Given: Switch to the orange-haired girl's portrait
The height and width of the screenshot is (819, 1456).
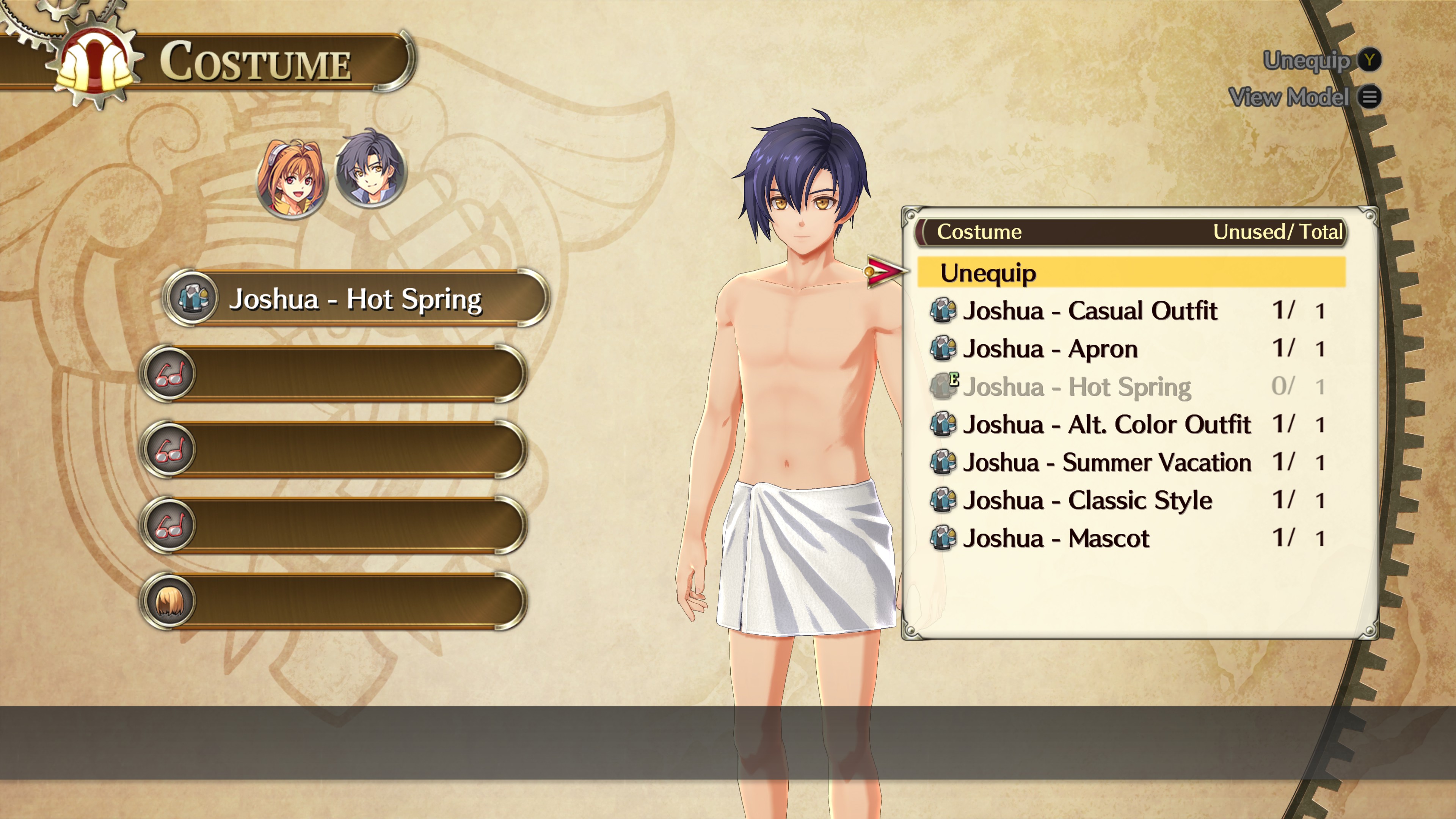Looking at the screenshot, I should click(x=292, y=176).
